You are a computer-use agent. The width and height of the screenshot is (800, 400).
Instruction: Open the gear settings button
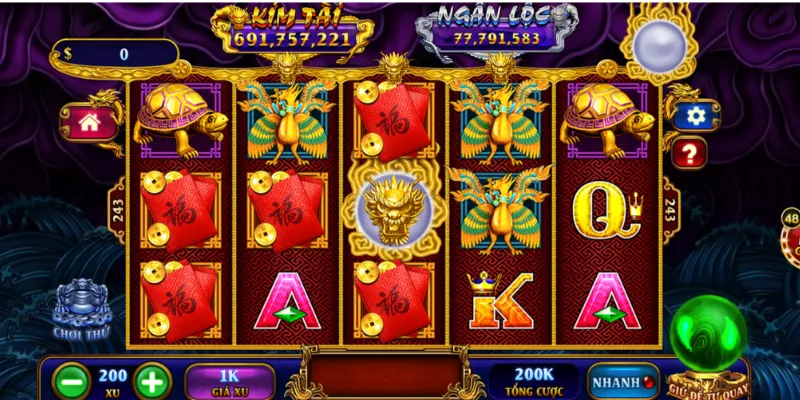coord(695,116)
